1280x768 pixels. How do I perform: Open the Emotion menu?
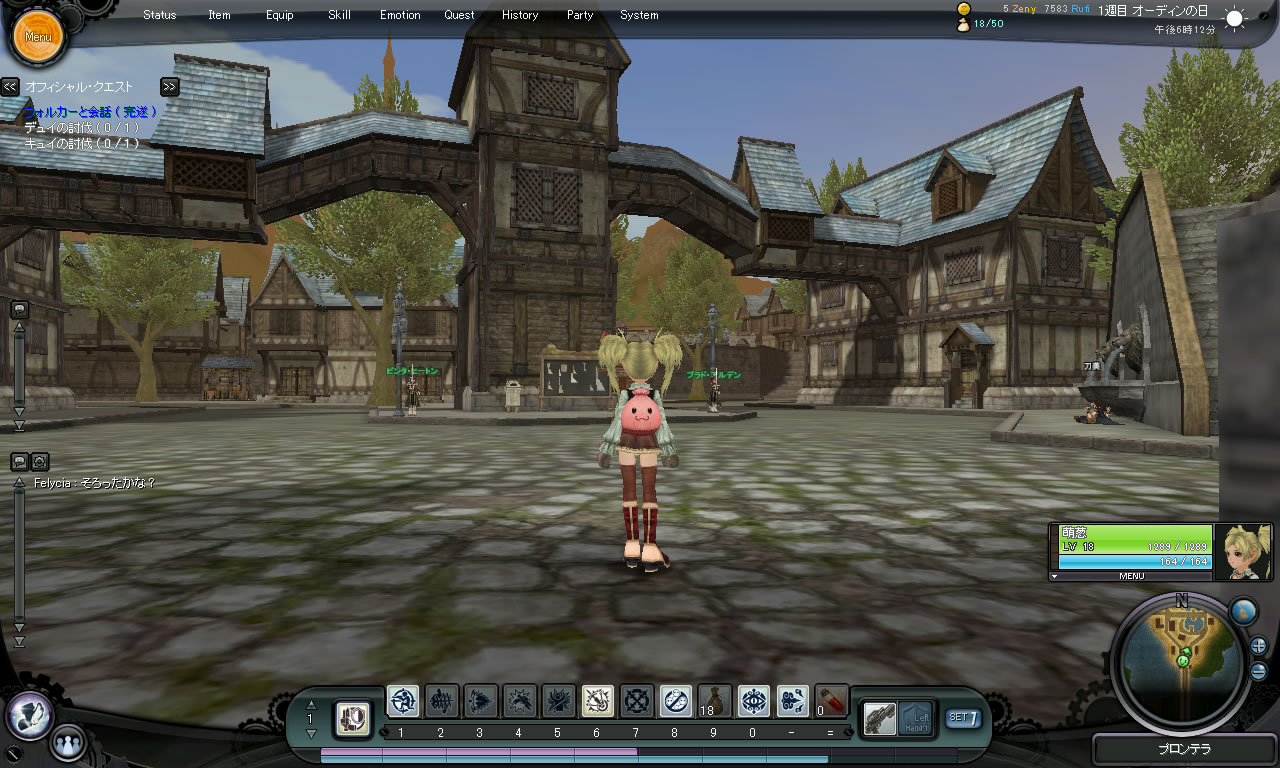400,15
